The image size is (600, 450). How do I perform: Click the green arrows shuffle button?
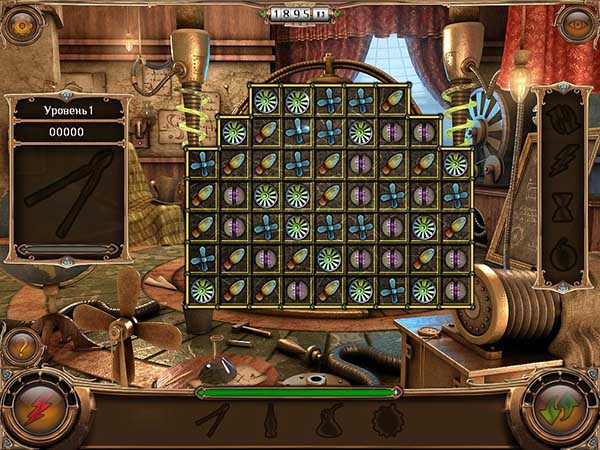559,411
